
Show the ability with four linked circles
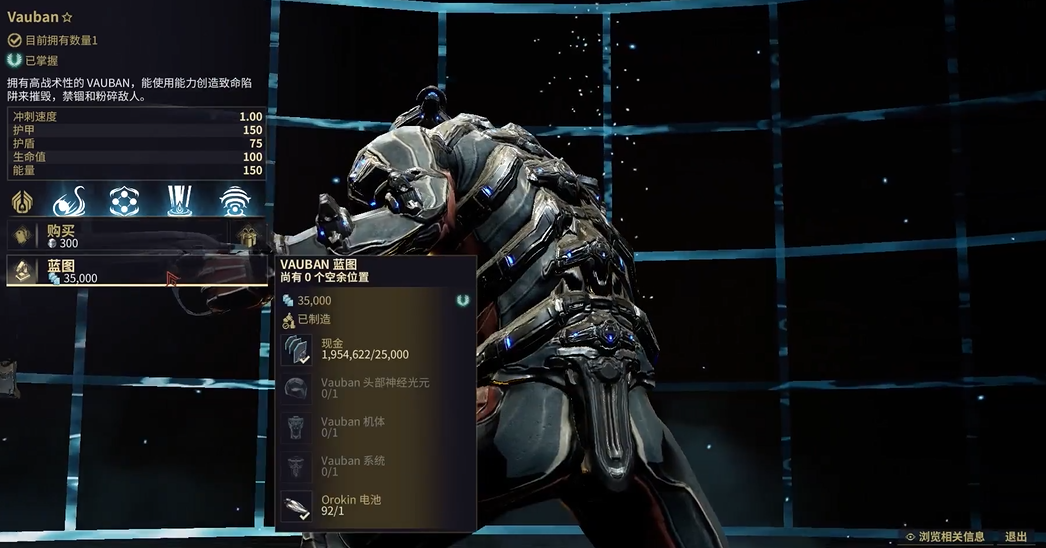click(123, 200)
